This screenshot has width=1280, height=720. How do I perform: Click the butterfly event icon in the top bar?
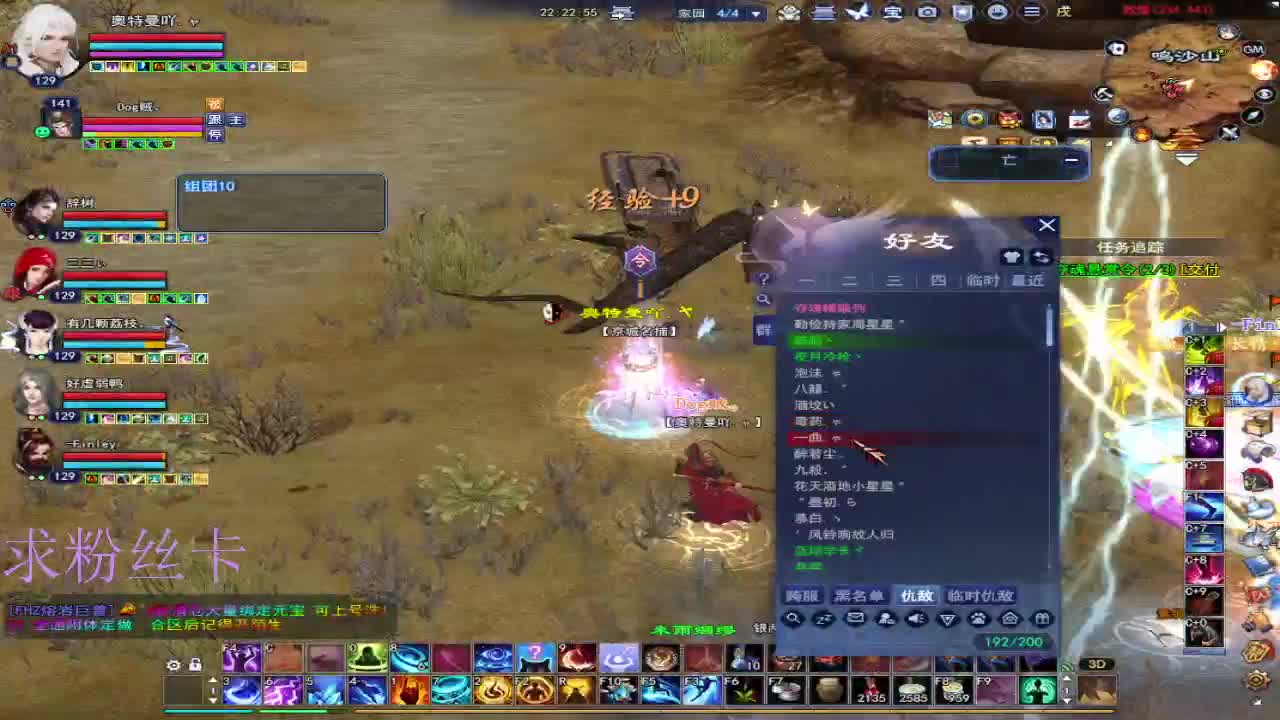(x=860, y=13)
